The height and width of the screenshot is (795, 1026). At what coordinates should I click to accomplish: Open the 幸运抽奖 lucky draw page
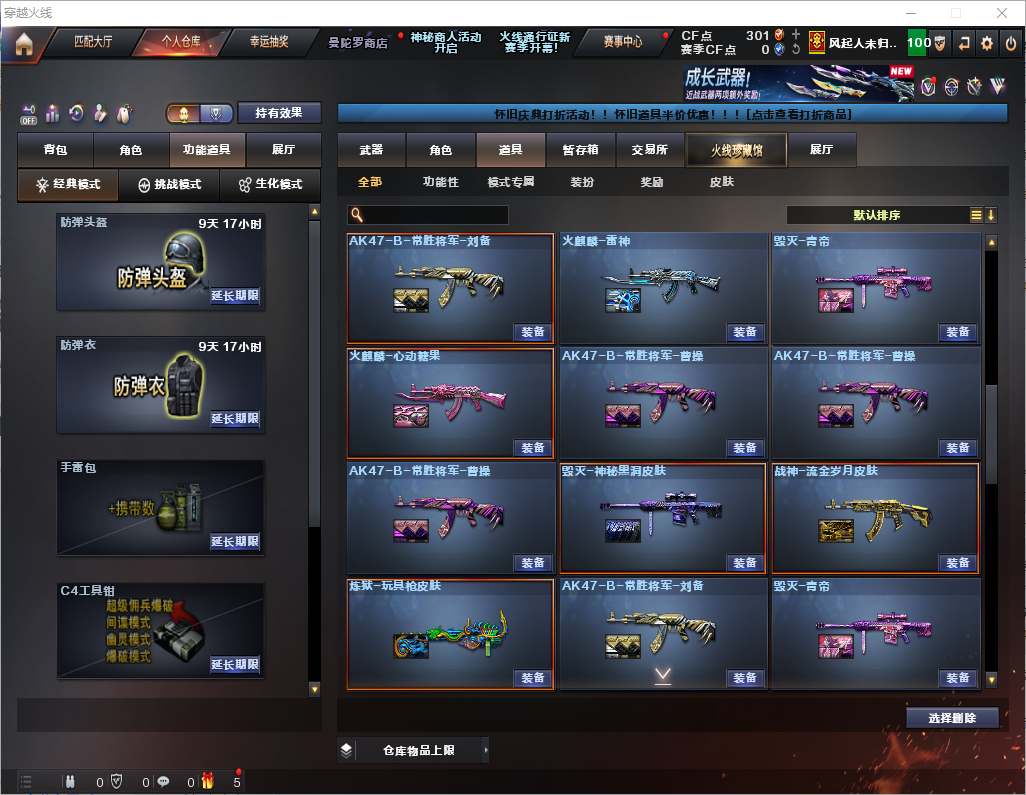pos(268,43)
